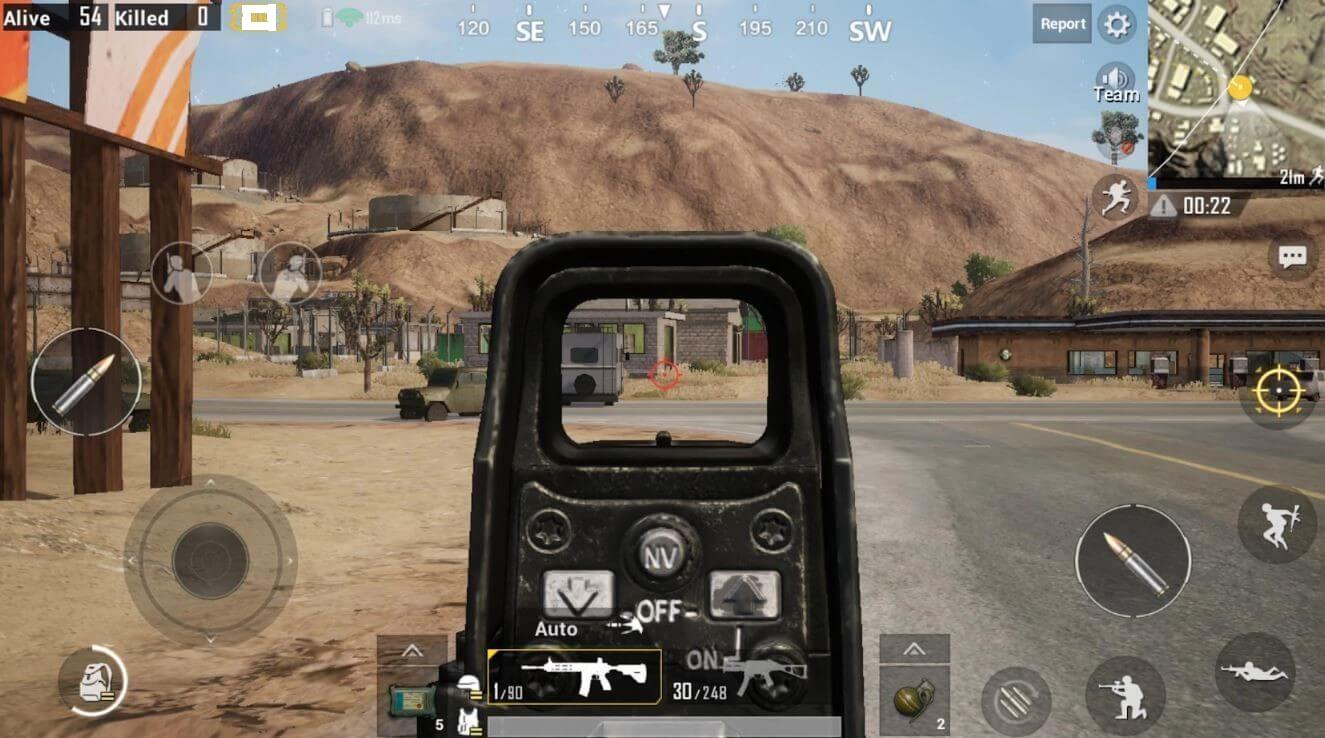Switch to the AKM weapon slot

point(767,674)
